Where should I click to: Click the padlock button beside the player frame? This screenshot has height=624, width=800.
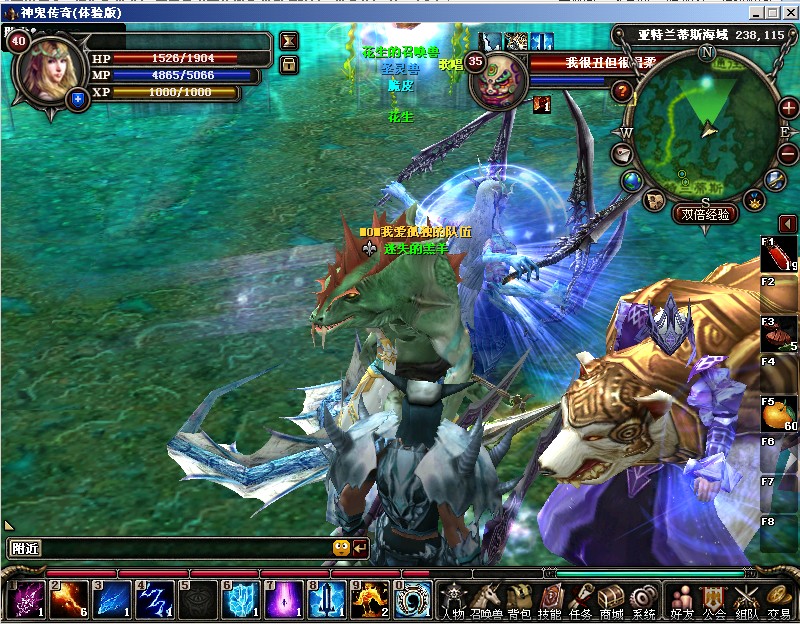pos(289,65)
